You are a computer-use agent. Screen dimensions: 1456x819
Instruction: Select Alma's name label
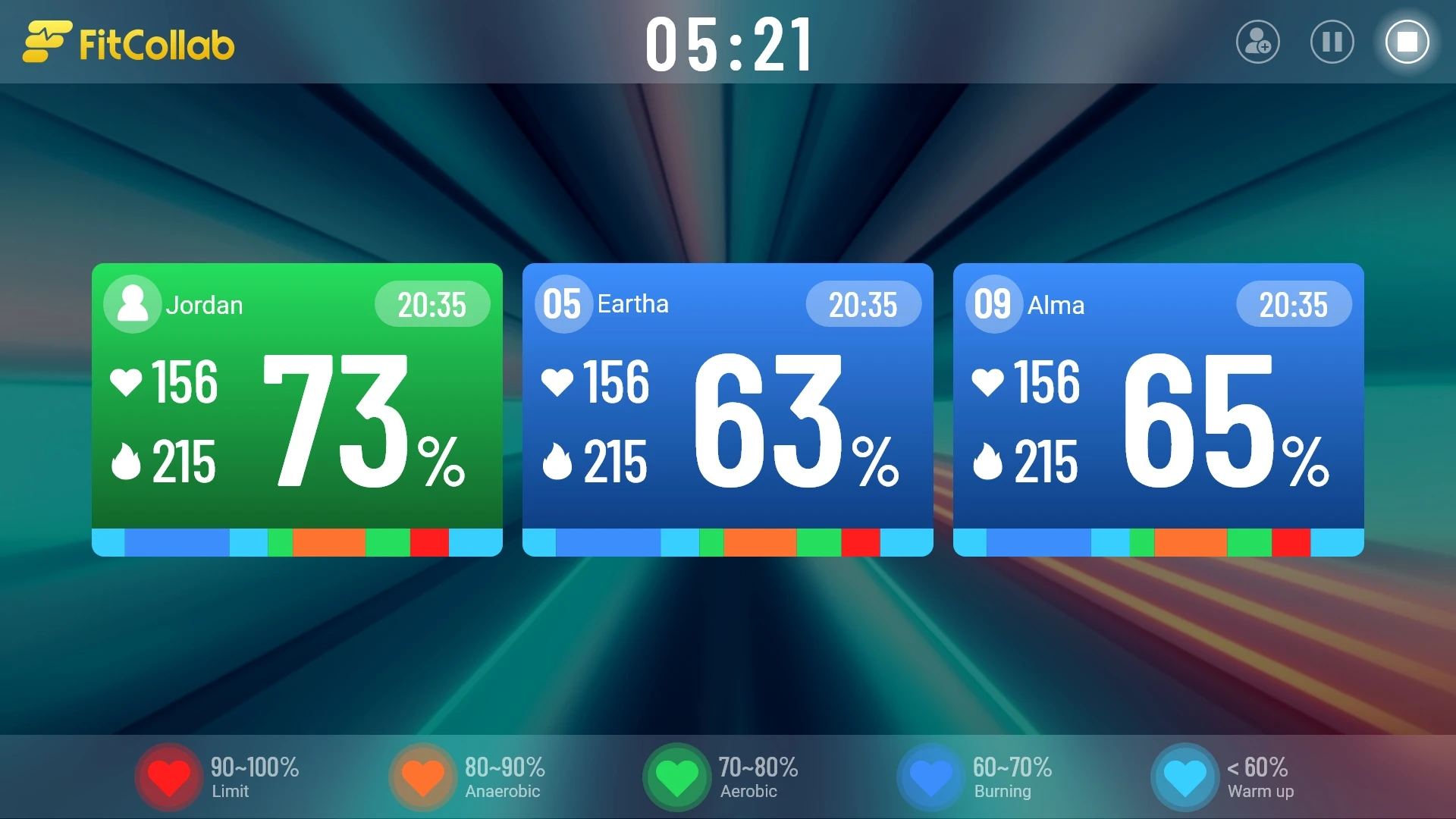coord(1056,306)
